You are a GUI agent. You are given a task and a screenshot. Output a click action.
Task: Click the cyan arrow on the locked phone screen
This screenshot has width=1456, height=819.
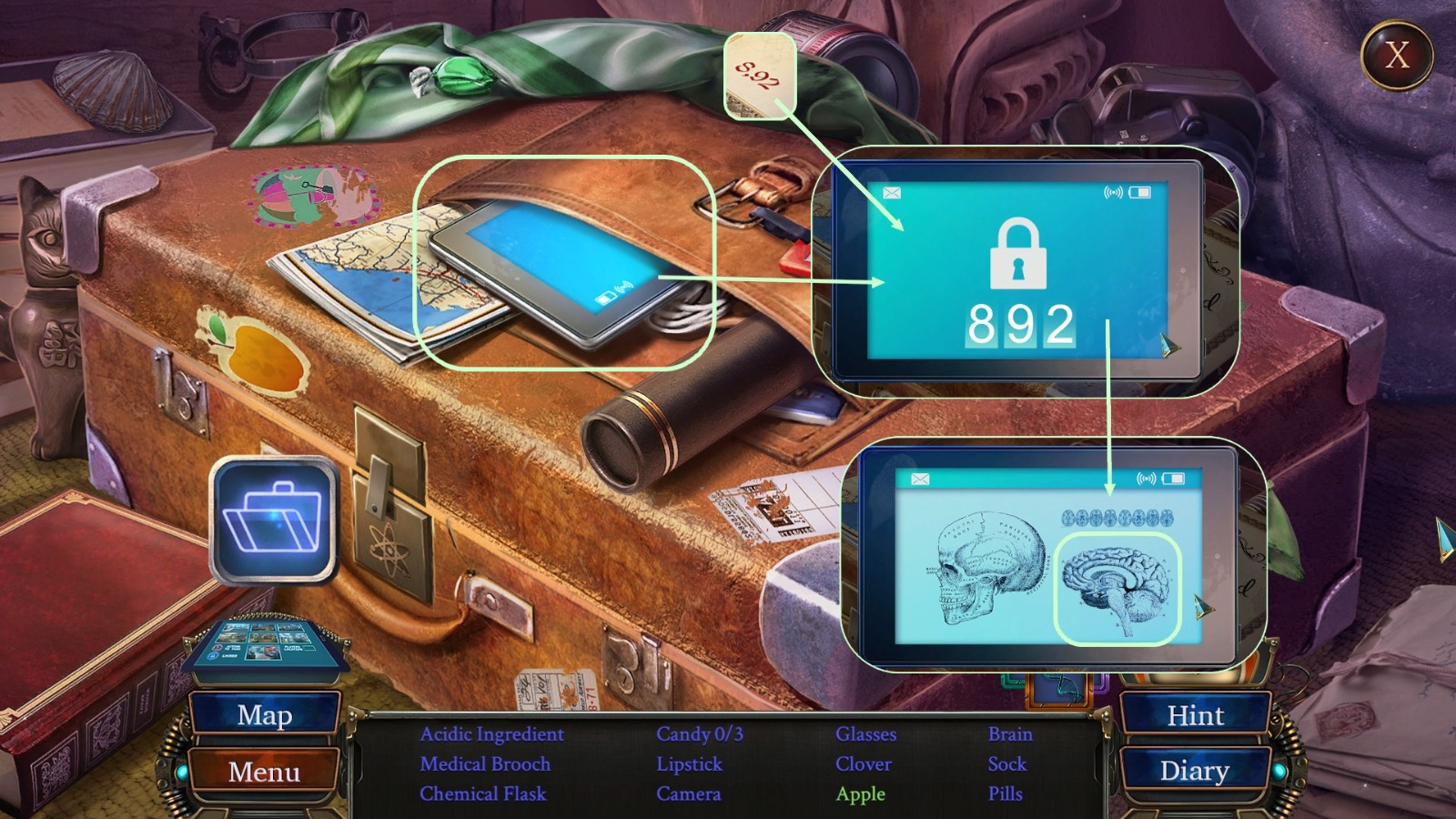tap(1167, 347)
